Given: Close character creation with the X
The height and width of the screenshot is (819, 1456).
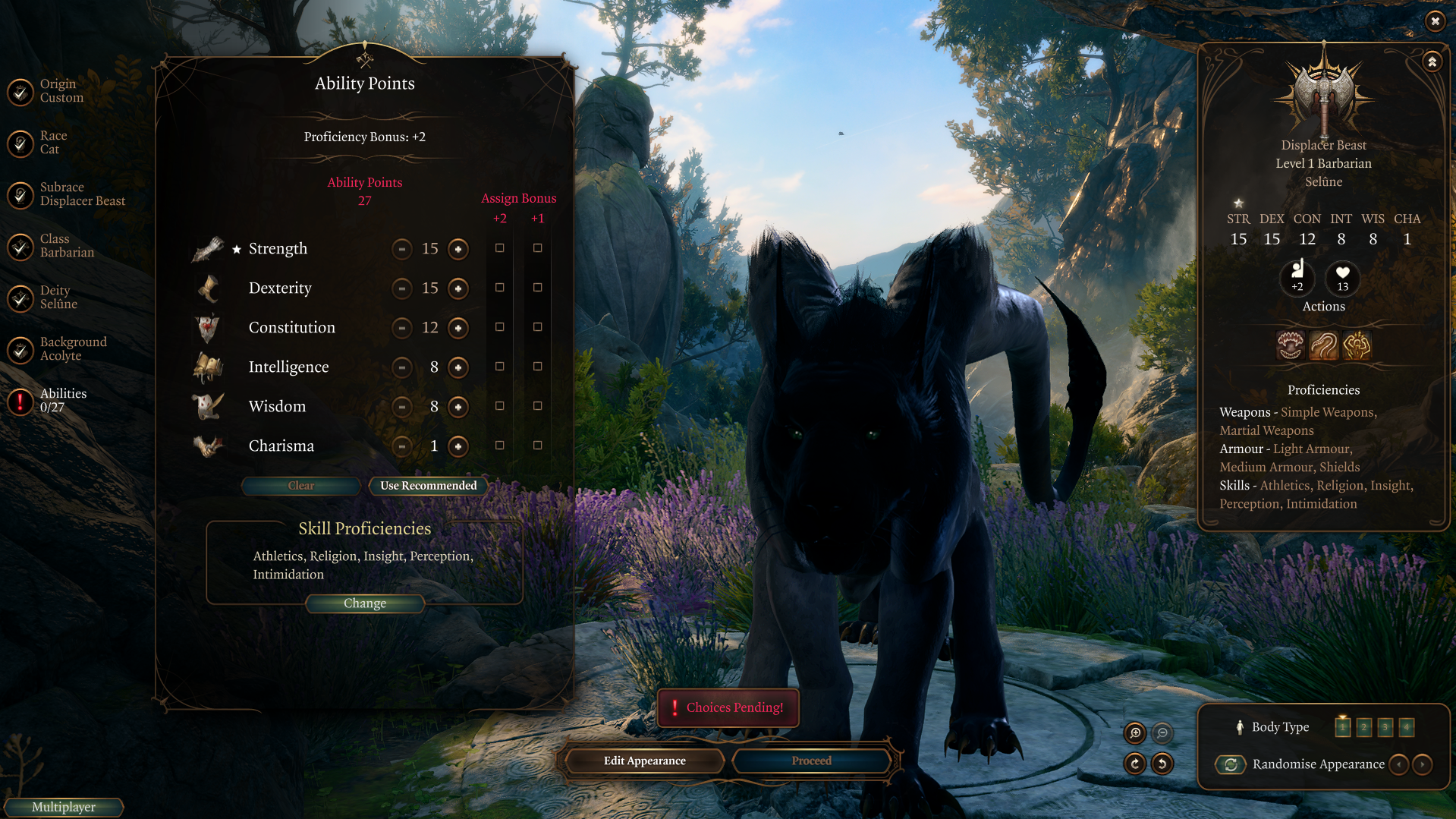Looking at the screenshot, I should coord(1435,21).
